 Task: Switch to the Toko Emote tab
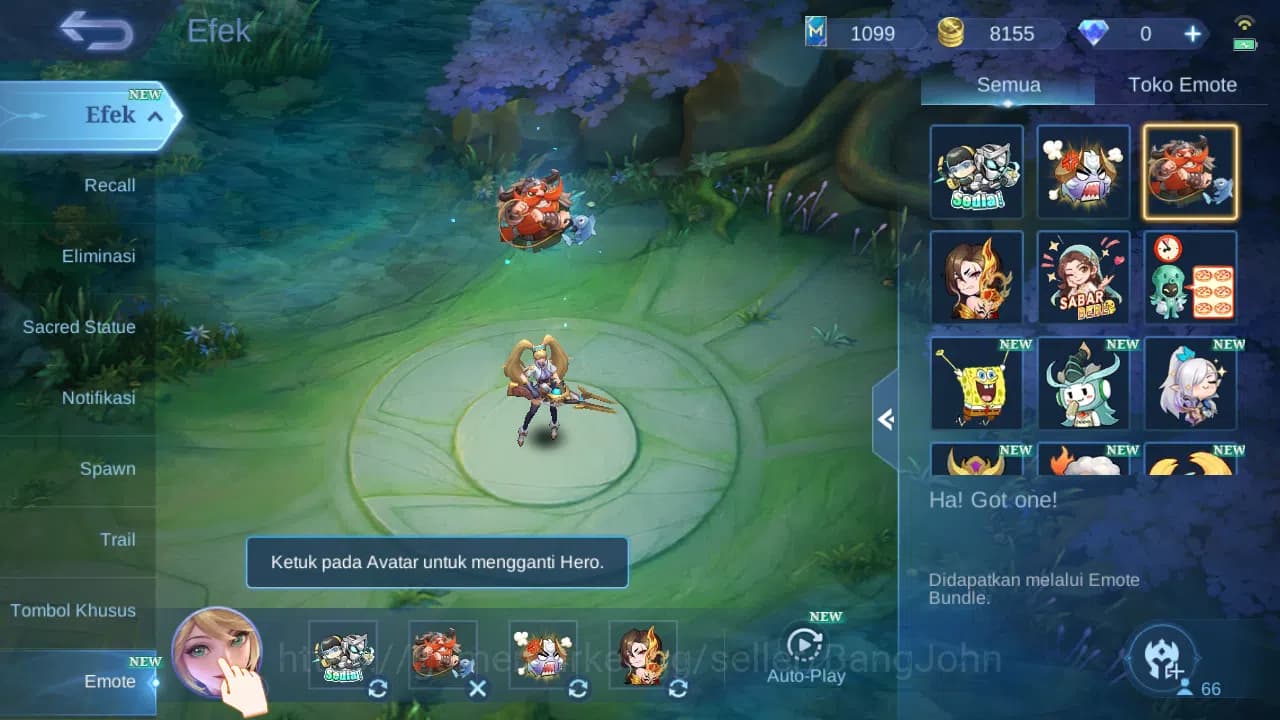[1183, 84]
